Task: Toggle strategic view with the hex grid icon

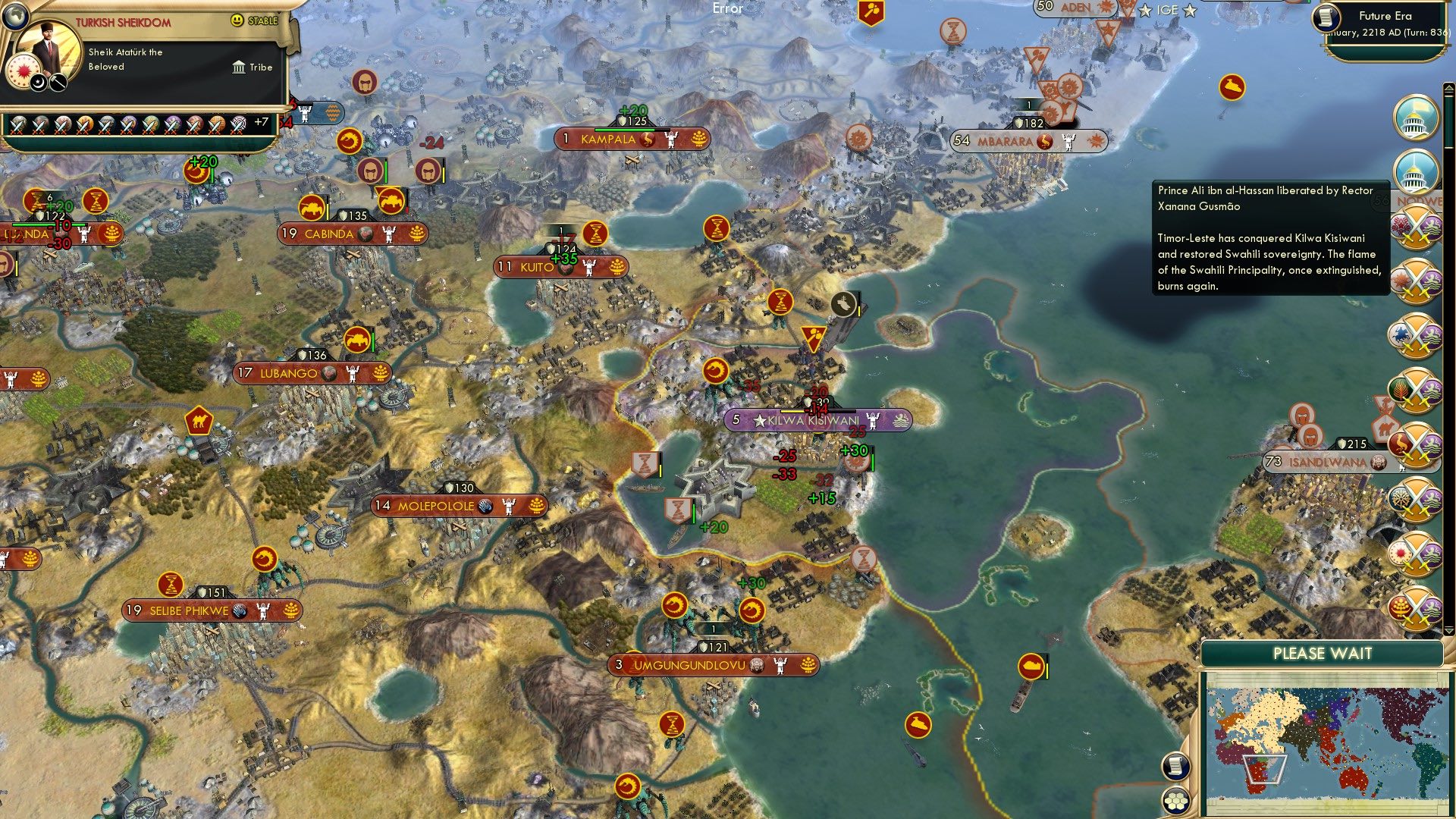Action: (x=1175, y=800)
